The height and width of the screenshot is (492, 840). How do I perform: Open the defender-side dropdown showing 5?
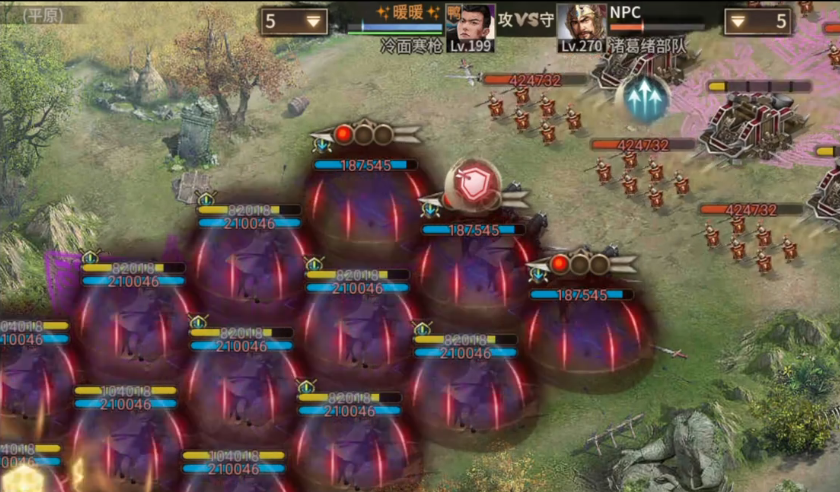(x=758, y=21)
